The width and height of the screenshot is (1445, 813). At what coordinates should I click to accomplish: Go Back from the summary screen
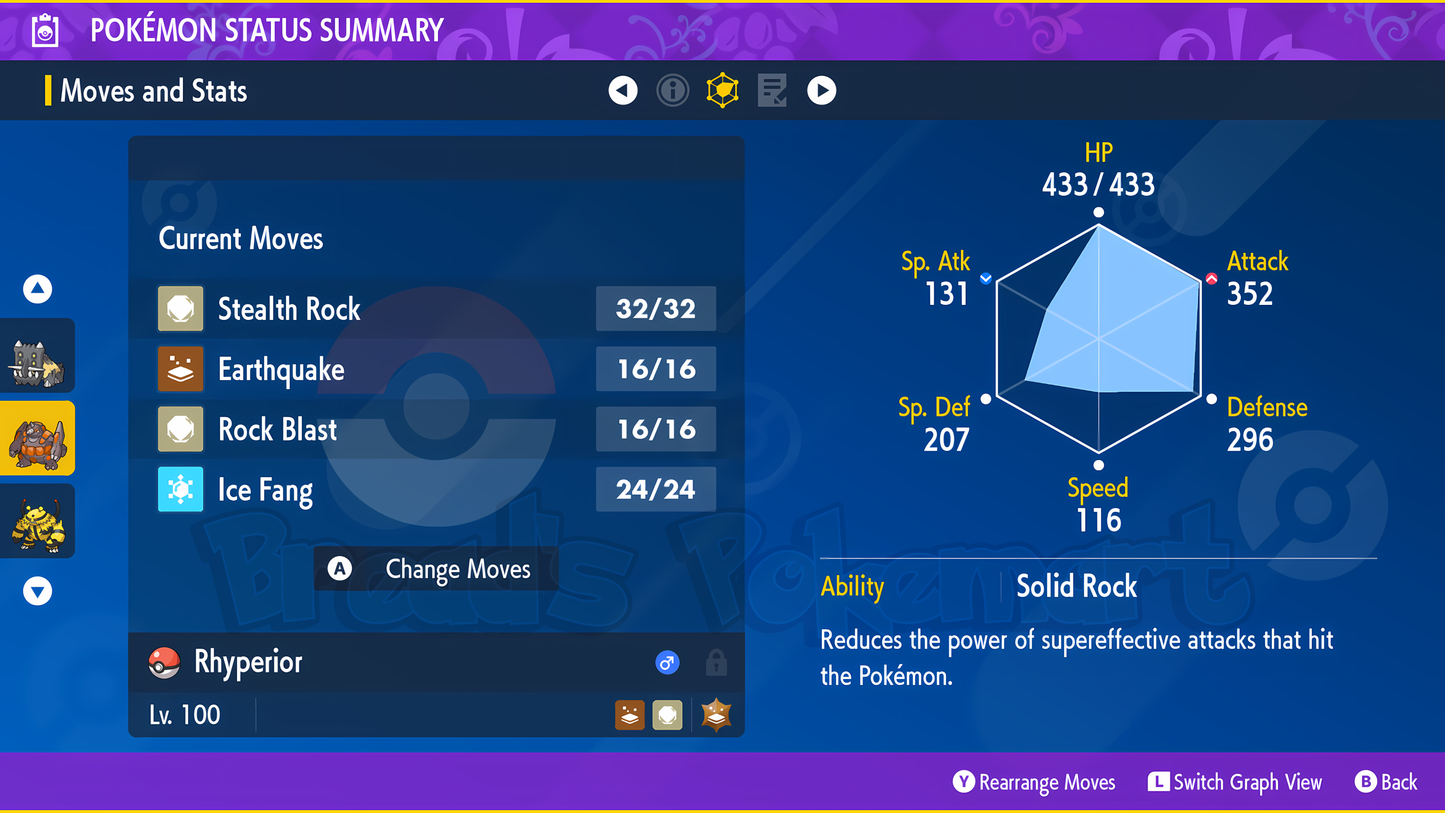click(1386, 782)
